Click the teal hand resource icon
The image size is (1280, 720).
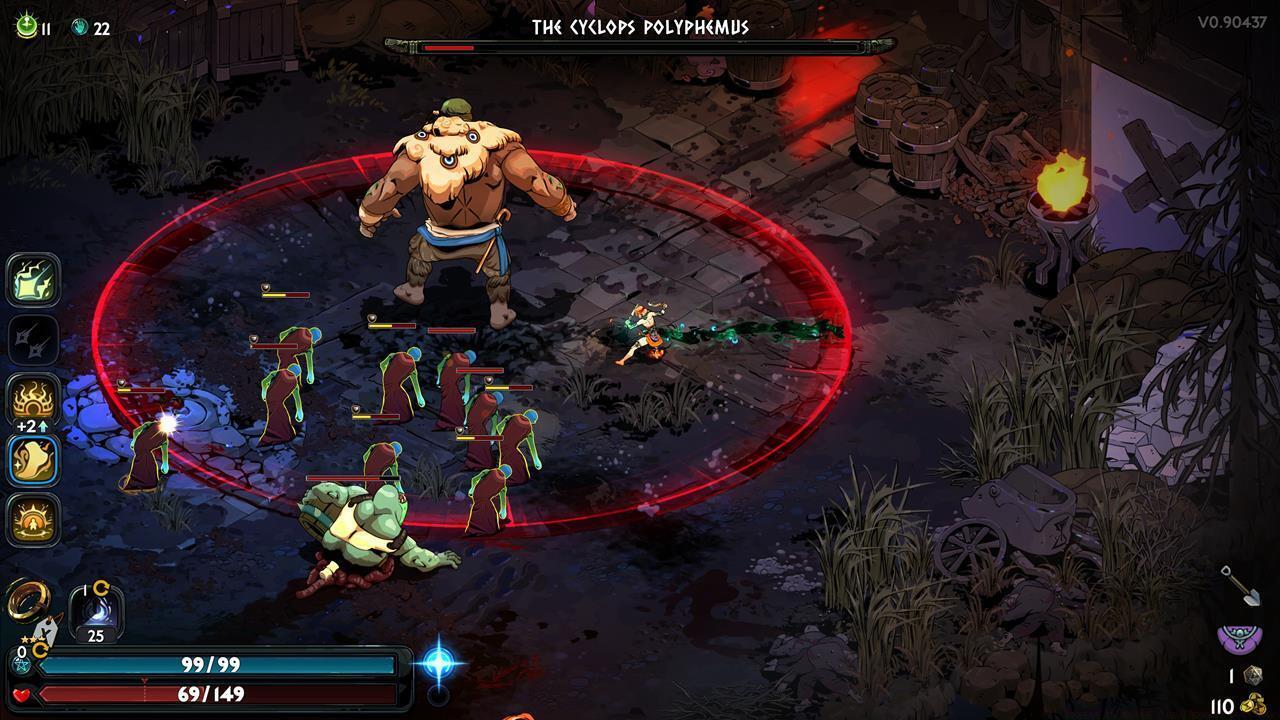[80, 27]
